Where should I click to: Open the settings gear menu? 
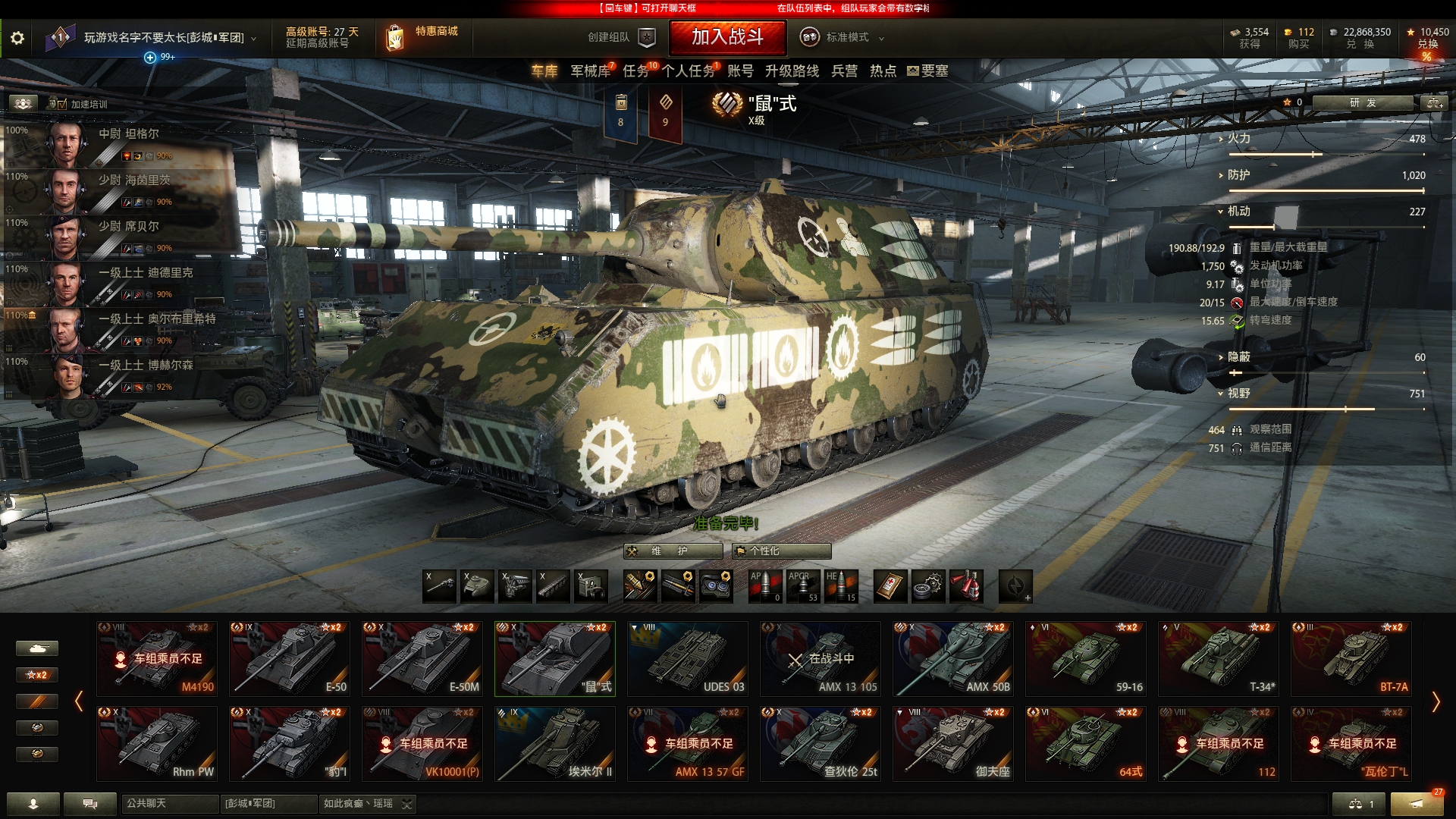pos(17,38)
